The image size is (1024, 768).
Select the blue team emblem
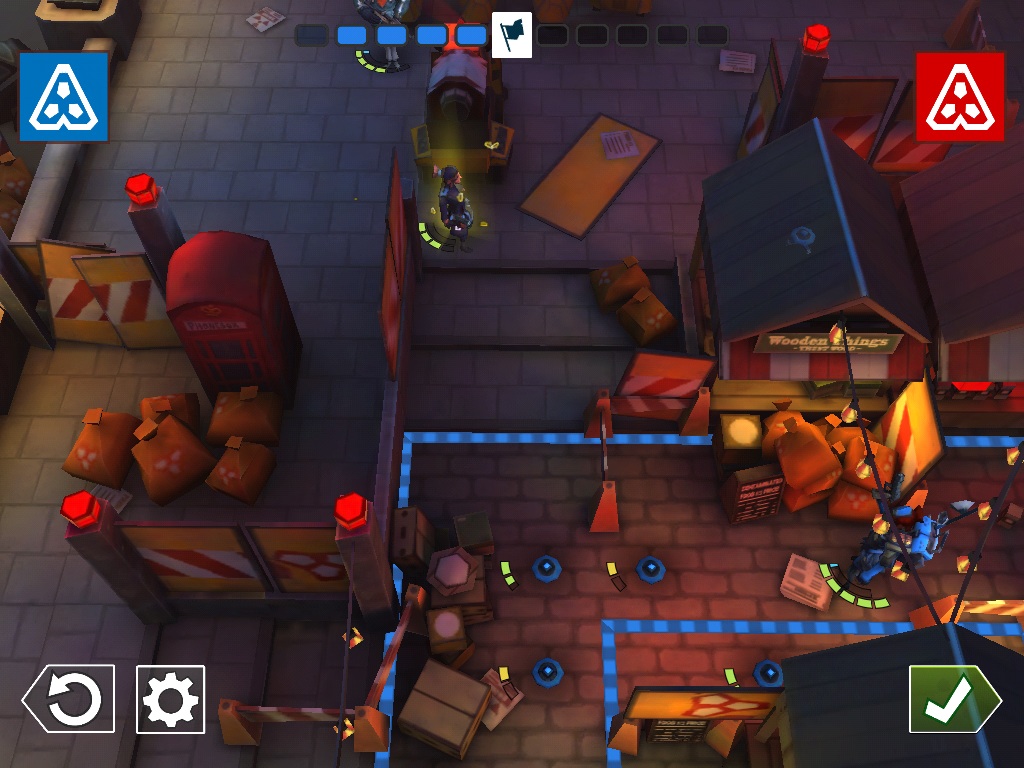point(63,96)
